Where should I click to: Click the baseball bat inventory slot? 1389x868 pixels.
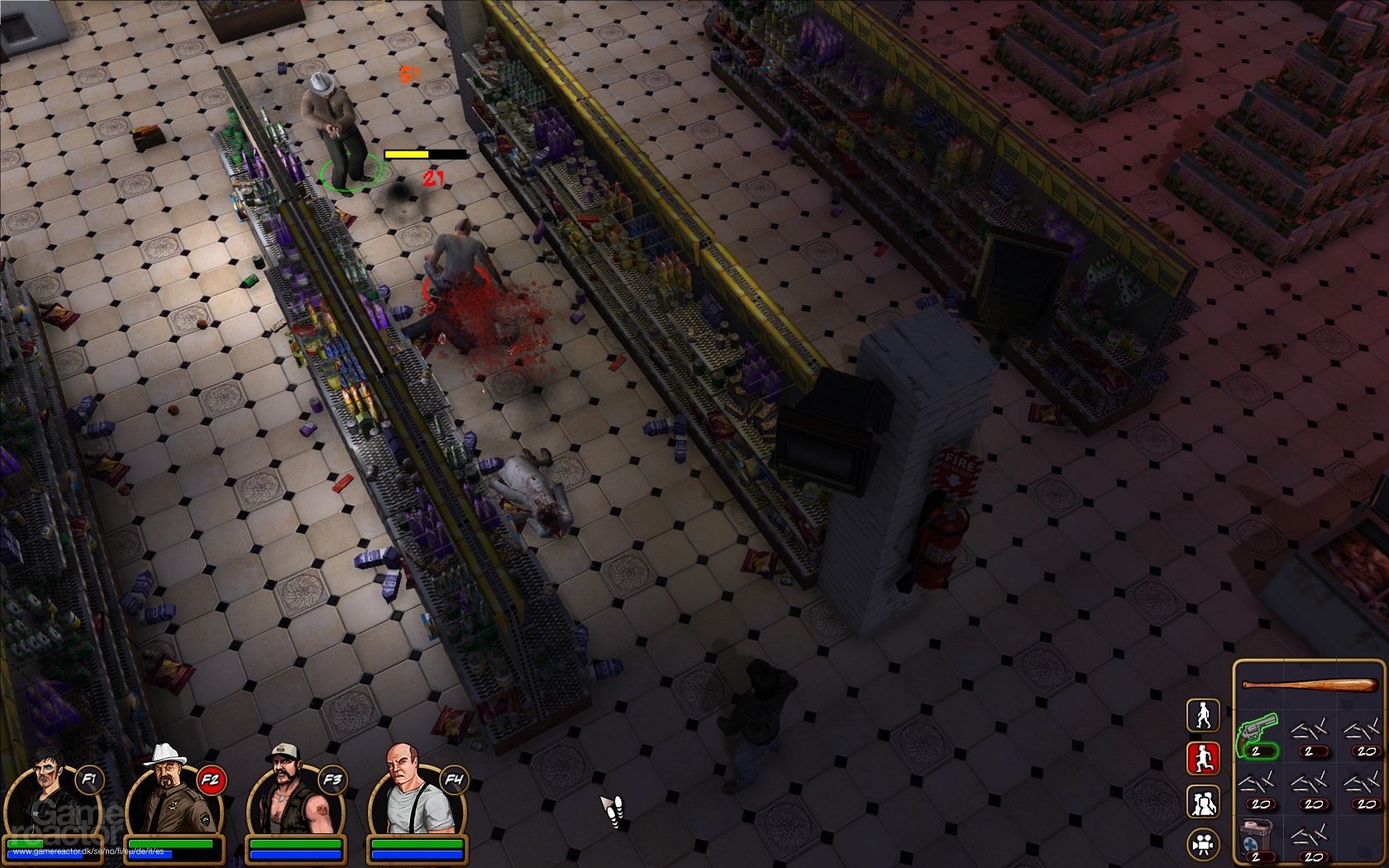click(x=1309, y=684)
